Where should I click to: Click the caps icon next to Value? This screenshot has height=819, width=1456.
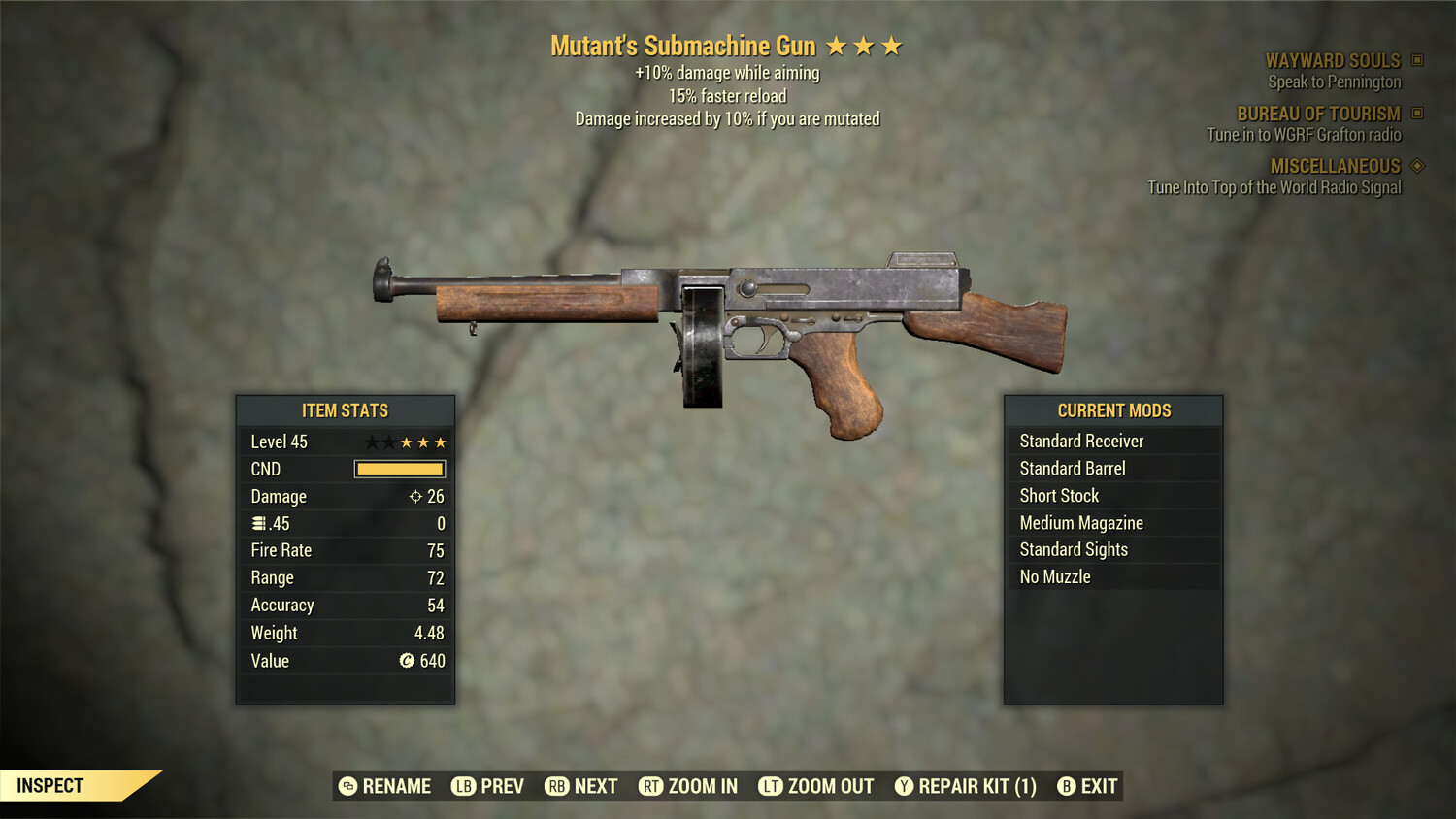[408, 661]
